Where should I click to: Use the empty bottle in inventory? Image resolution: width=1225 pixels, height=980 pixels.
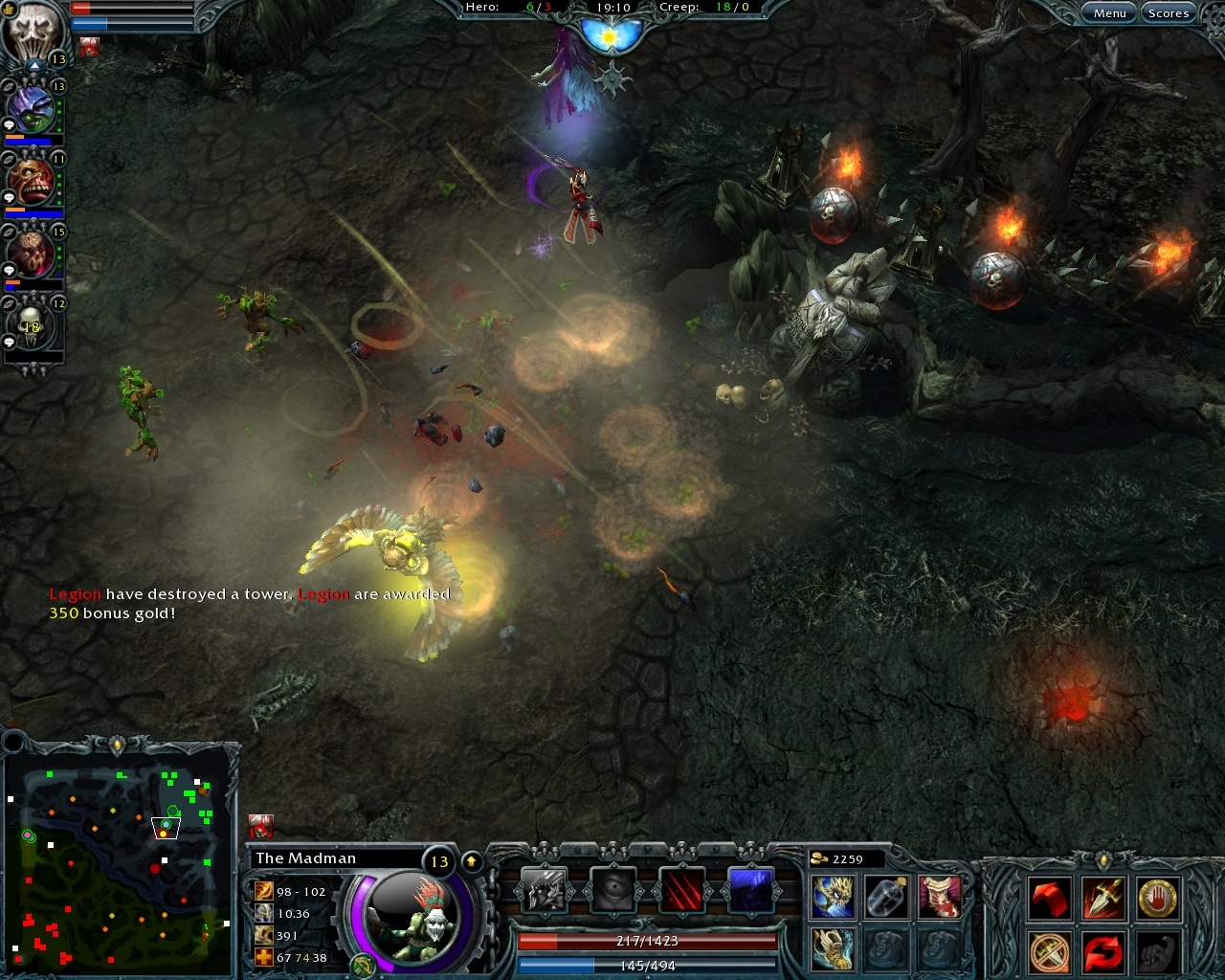point(887,899)
